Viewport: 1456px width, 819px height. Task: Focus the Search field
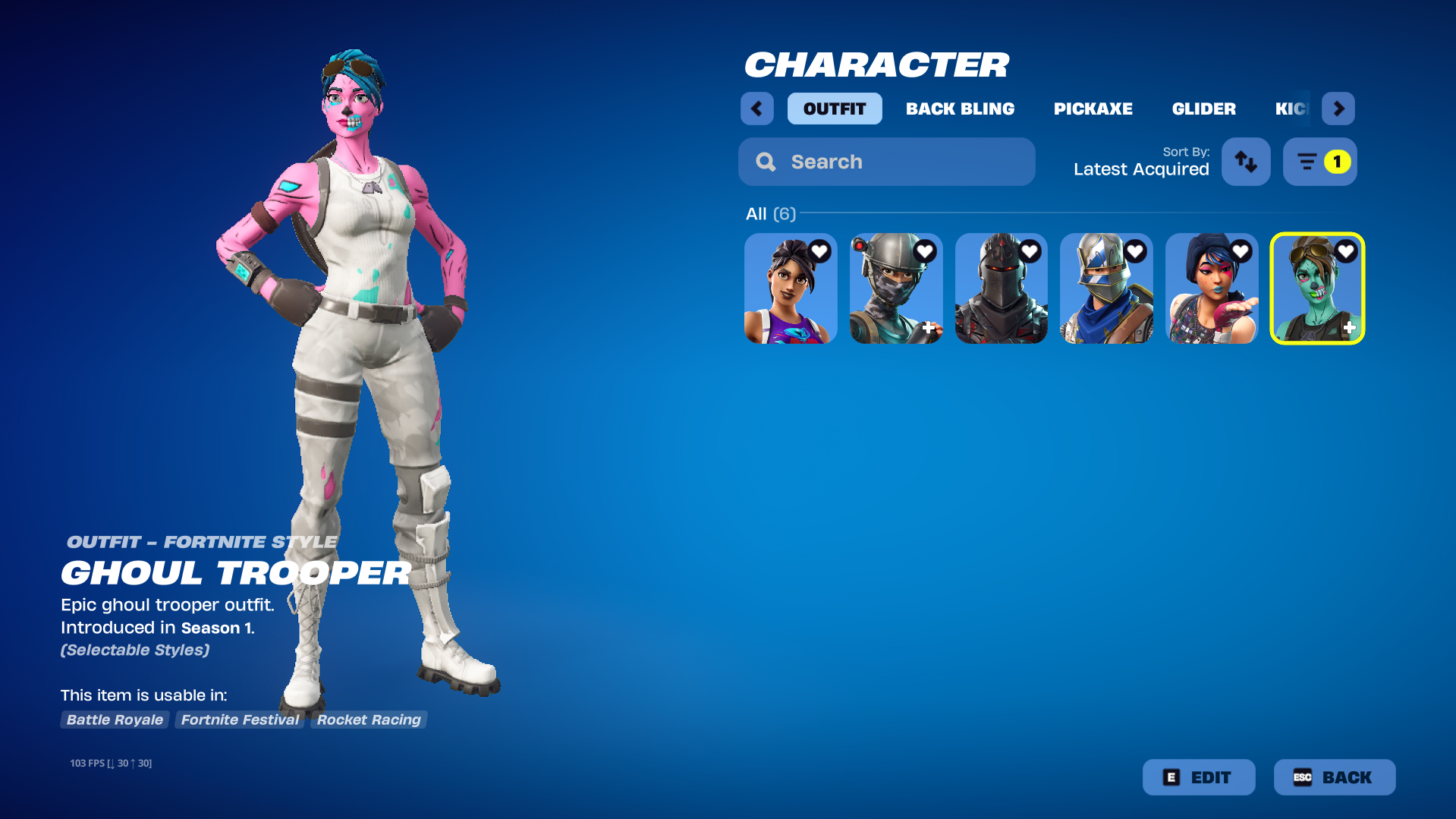tap(886, 162)
